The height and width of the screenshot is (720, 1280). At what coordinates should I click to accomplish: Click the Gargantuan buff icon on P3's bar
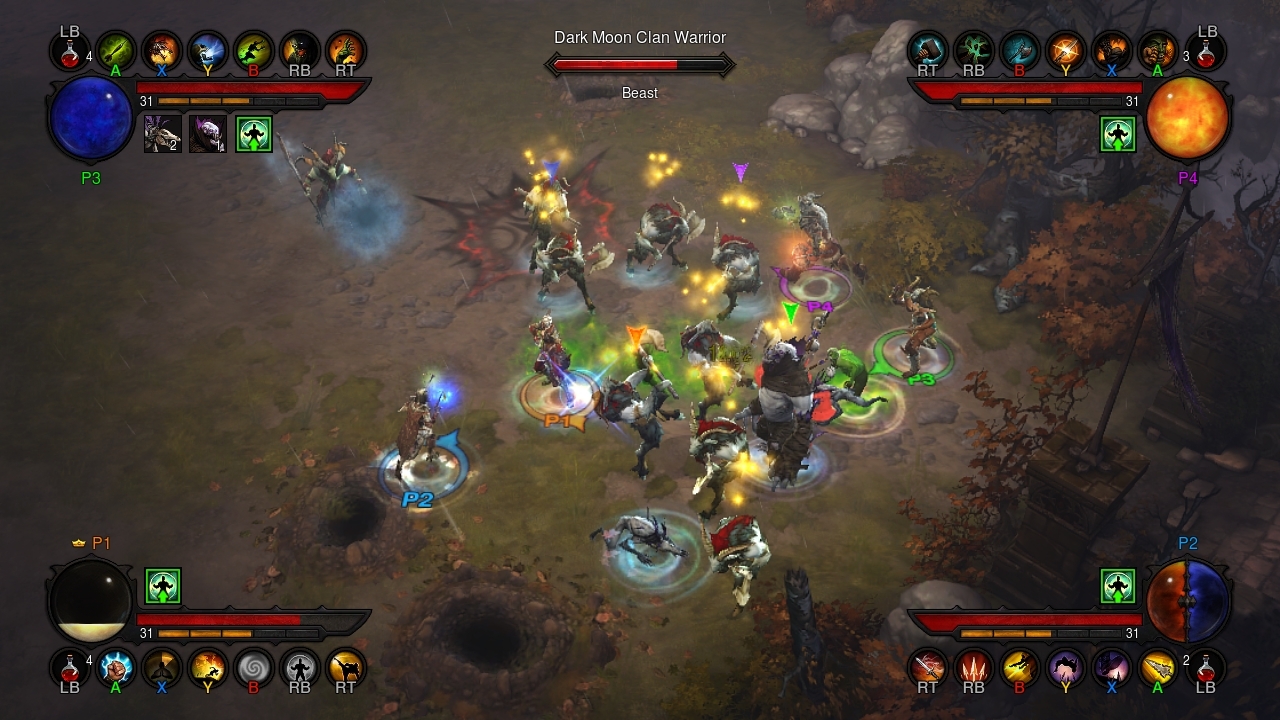(x=208, y=134)
